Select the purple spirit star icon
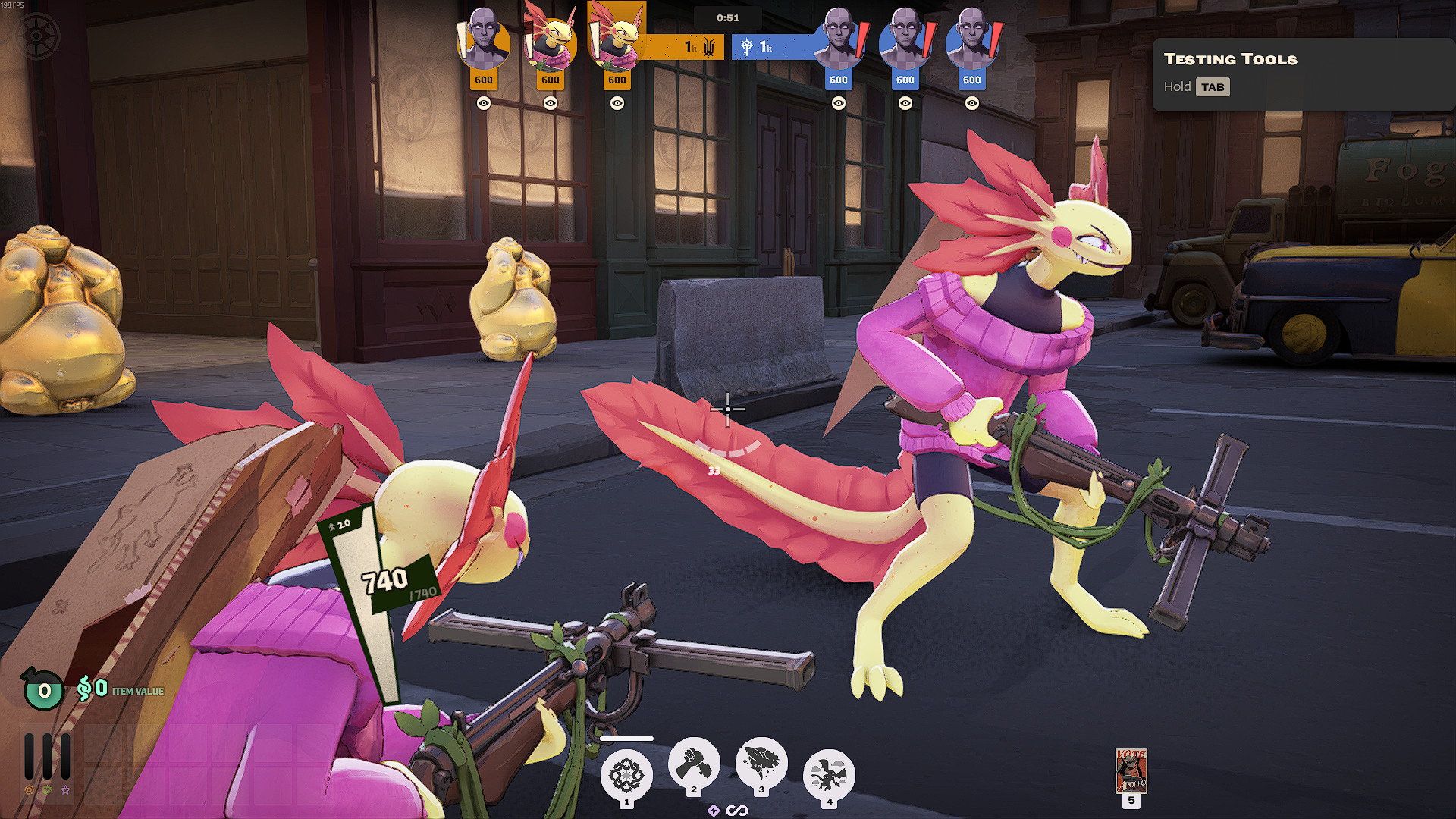The height and width of the screenshot is (819, 1456). (66, 790)
